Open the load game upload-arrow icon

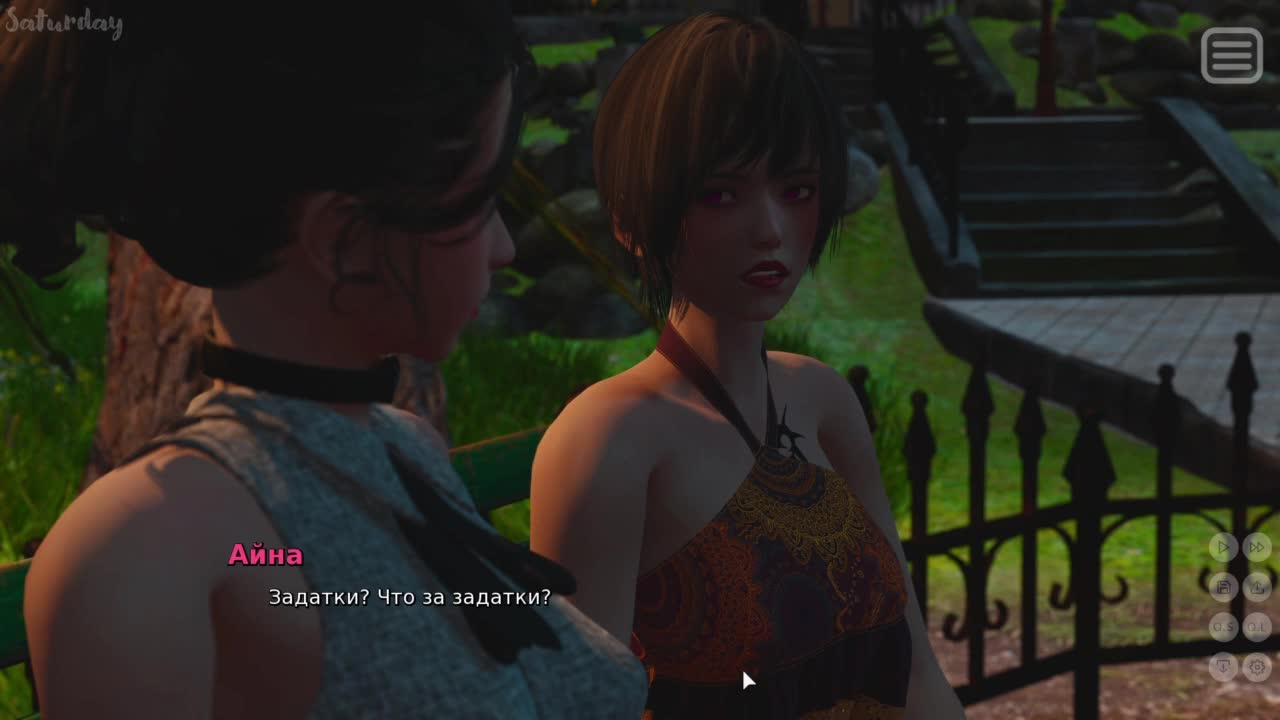(1257, 587)
